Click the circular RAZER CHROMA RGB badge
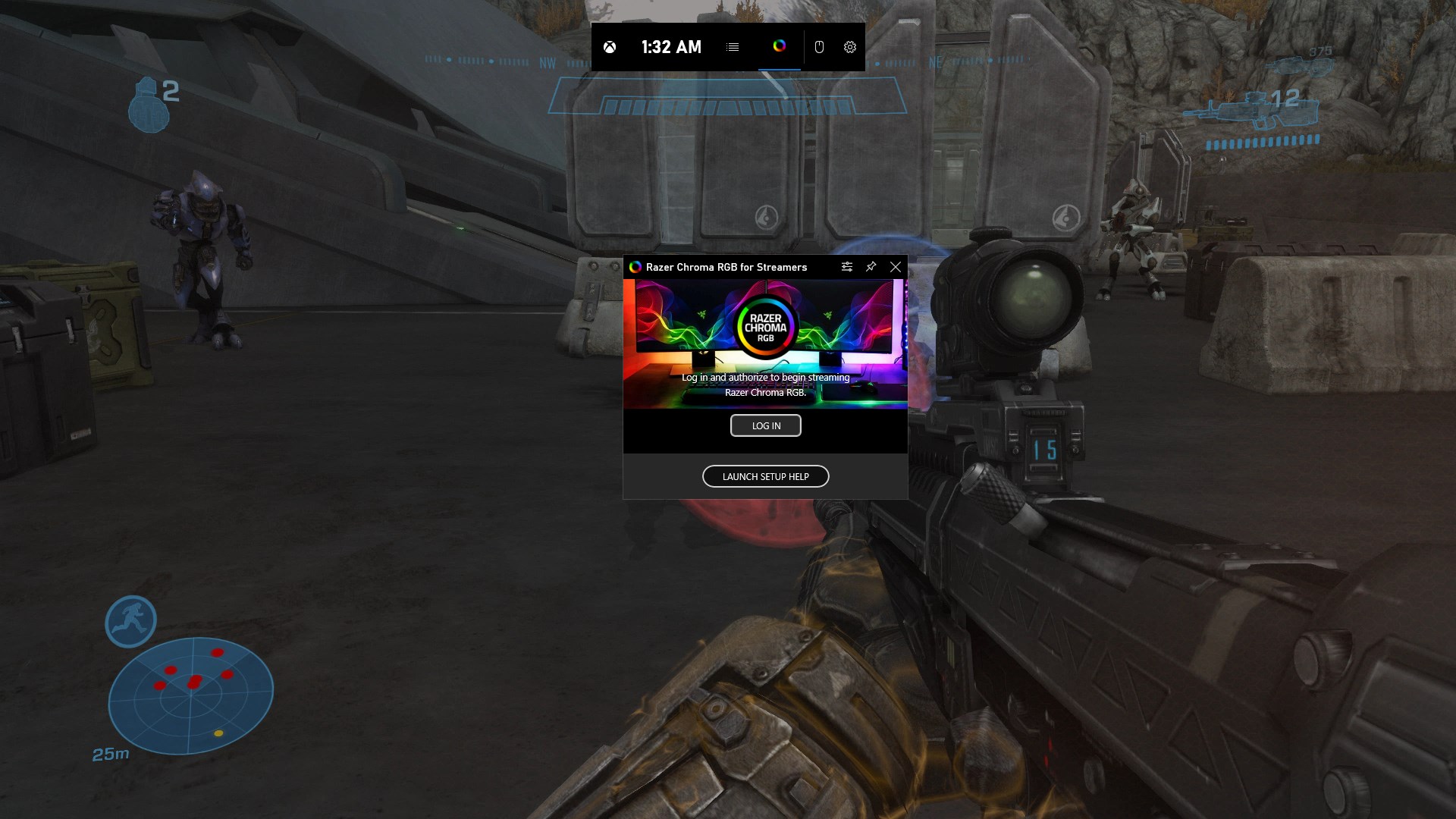The width and height of the screenshot is (1456, 819). (766, 326)
